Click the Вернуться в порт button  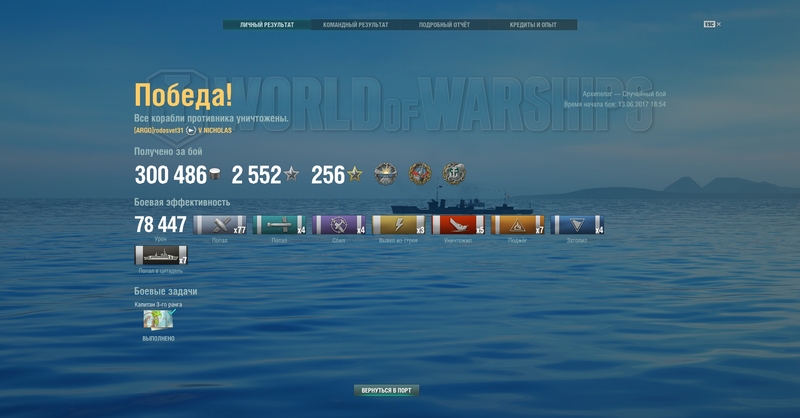pos(386,390)
